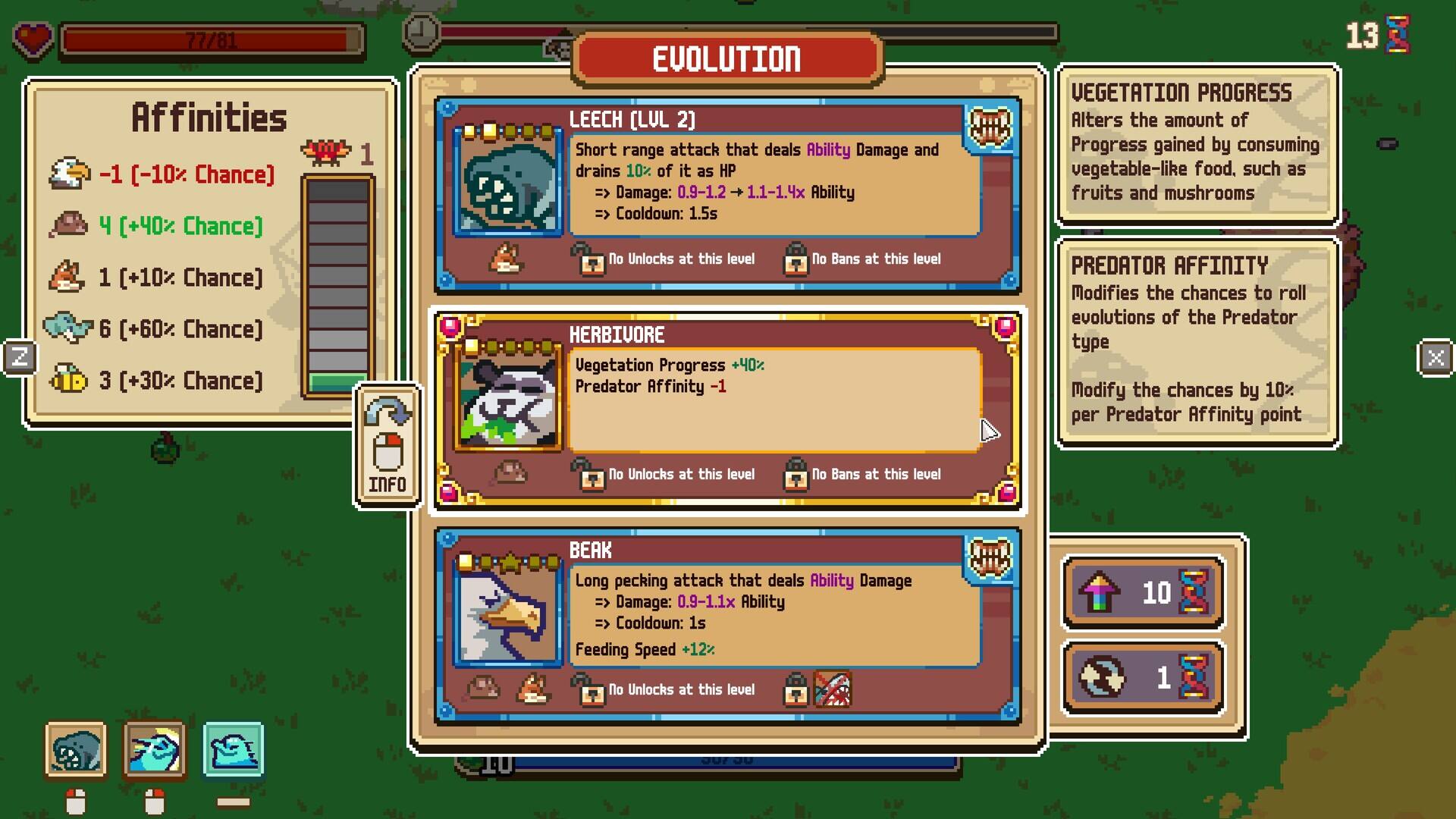Pick the Beak evolution card
Screen dimensions: 1456x819
(x=726, y=625)
